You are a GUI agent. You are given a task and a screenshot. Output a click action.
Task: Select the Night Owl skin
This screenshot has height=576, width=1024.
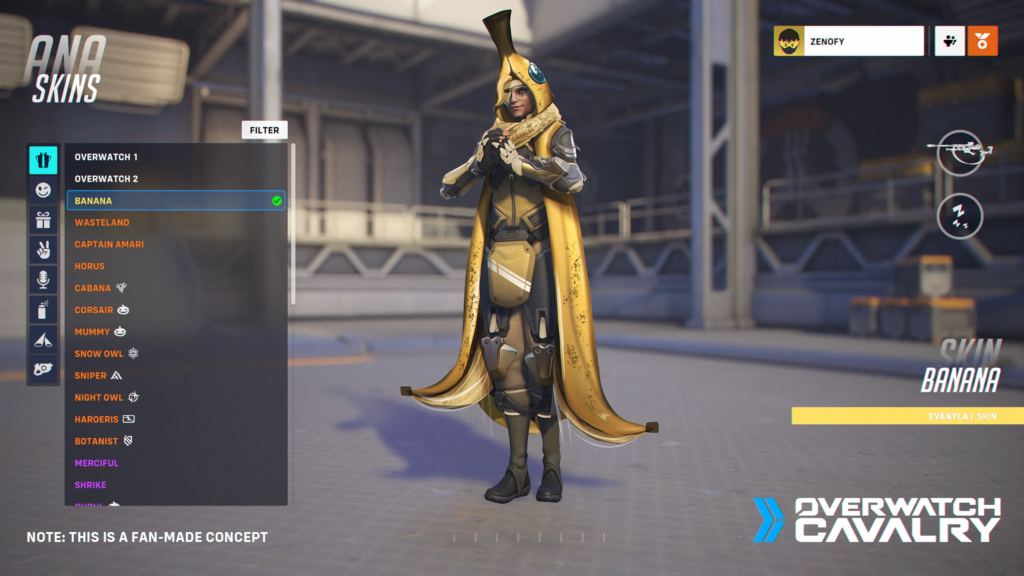point(99,398)
